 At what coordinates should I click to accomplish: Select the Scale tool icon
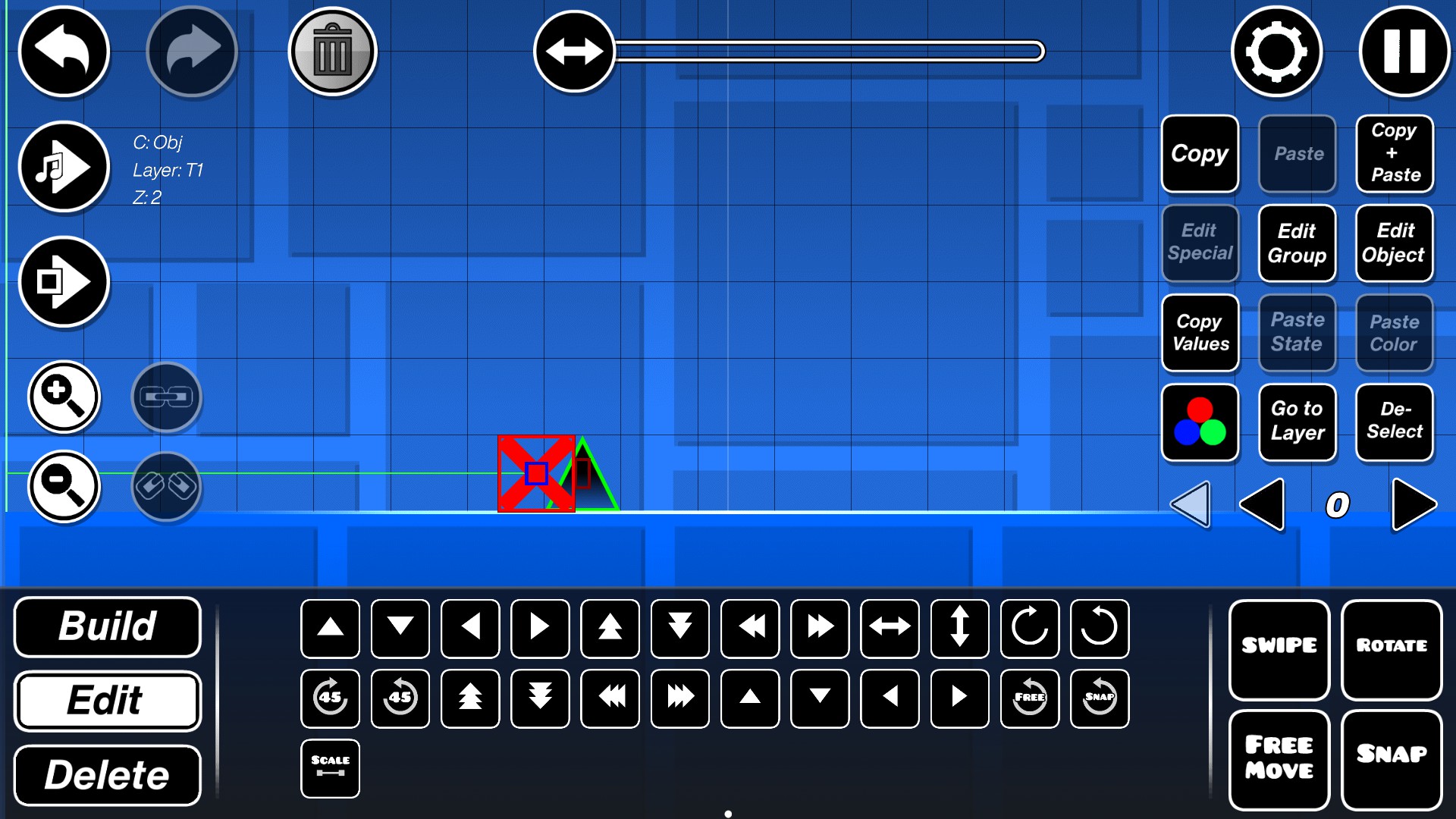(x=330, y=767)
